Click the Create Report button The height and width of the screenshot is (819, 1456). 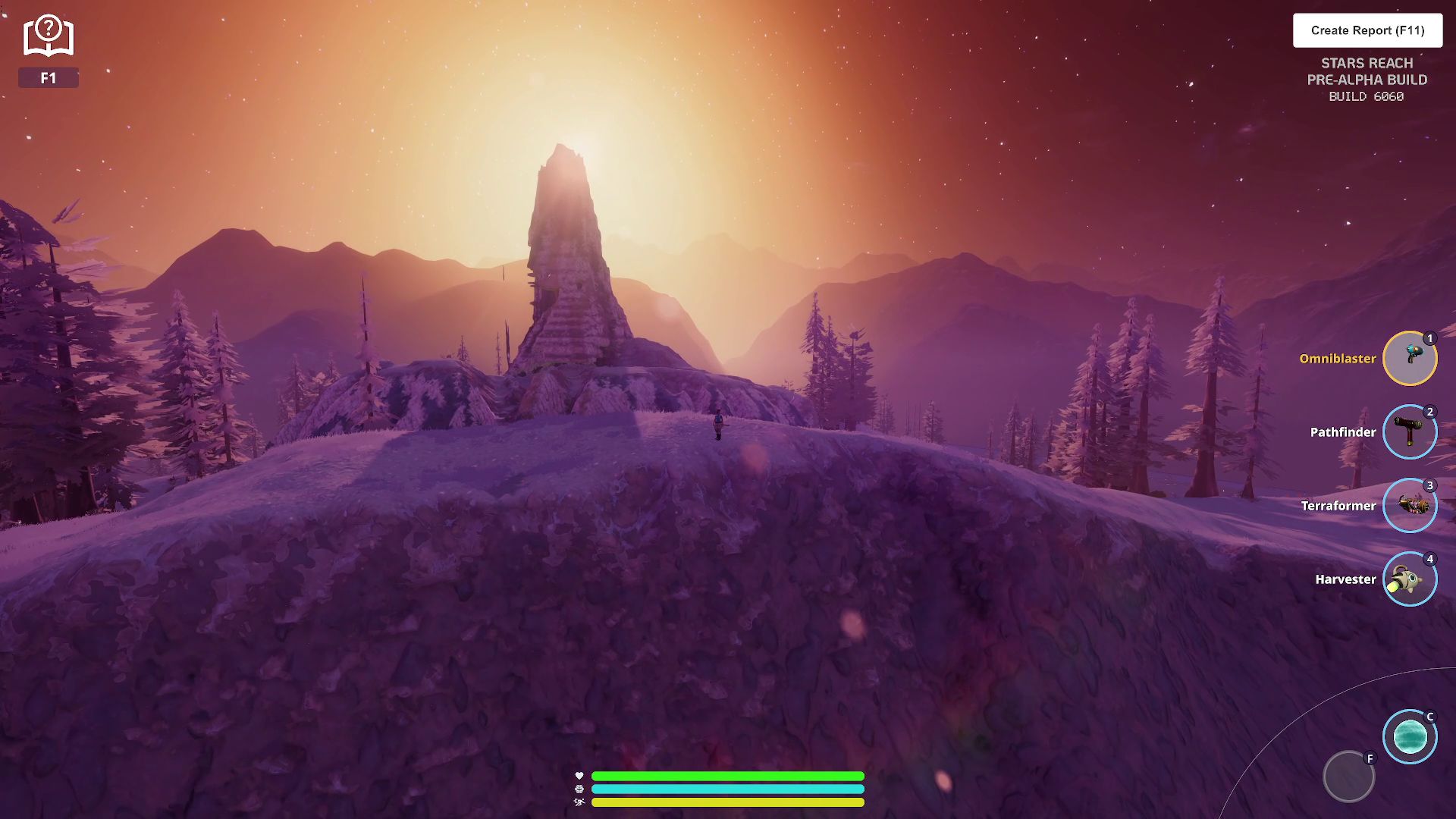point(1367,30)
